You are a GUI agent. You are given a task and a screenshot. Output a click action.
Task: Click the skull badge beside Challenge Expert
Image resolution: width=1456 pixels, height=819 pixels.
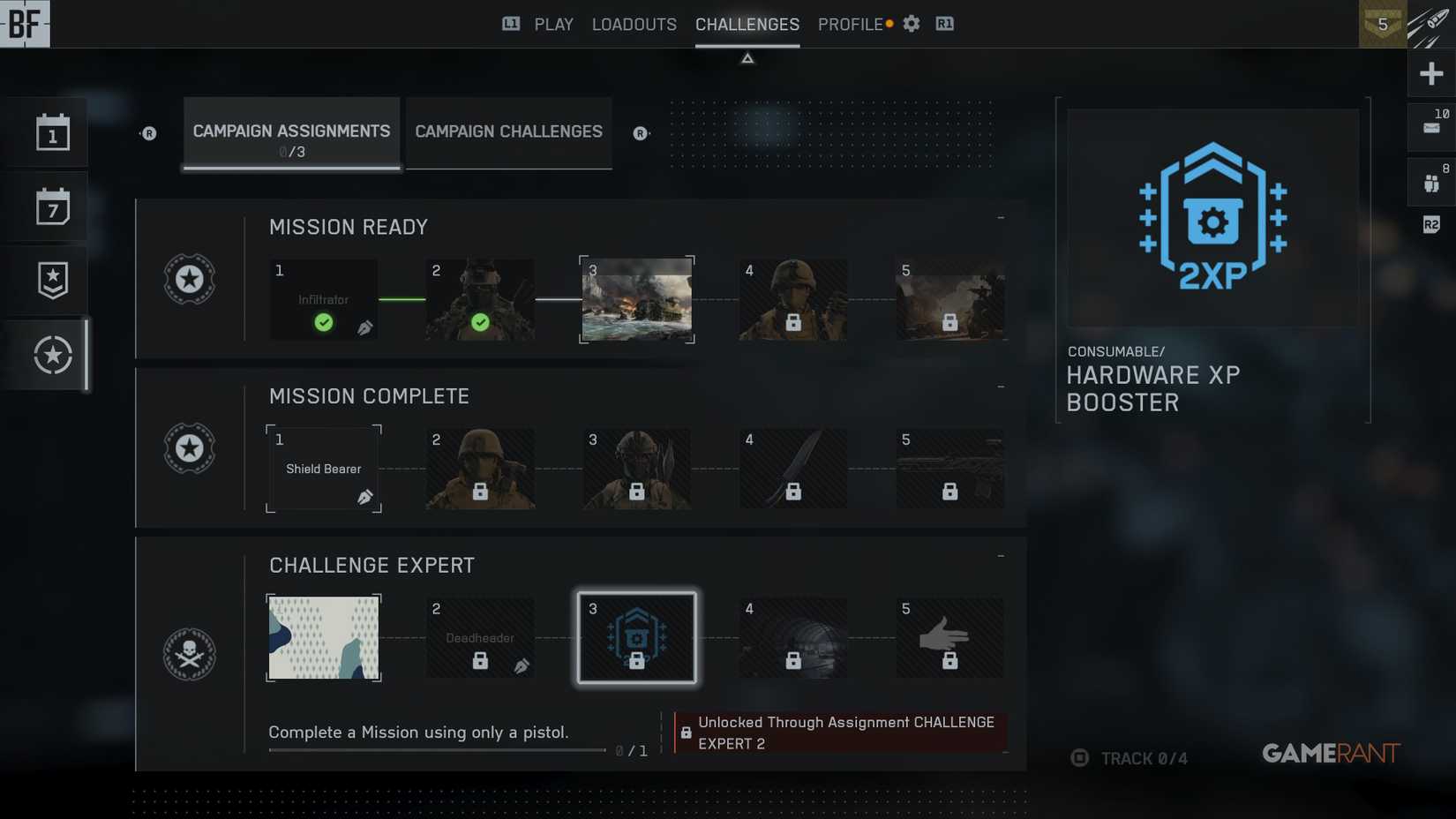tap(189, 653)
